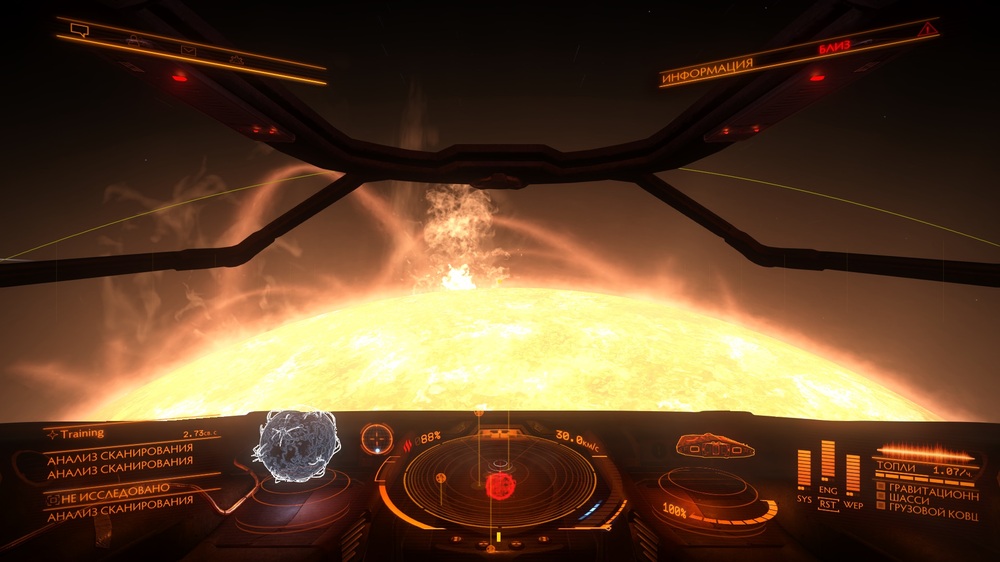Click the round compass indicator beside the radar
This screenshot has height=562, width=1000.
tap(377, 438)
